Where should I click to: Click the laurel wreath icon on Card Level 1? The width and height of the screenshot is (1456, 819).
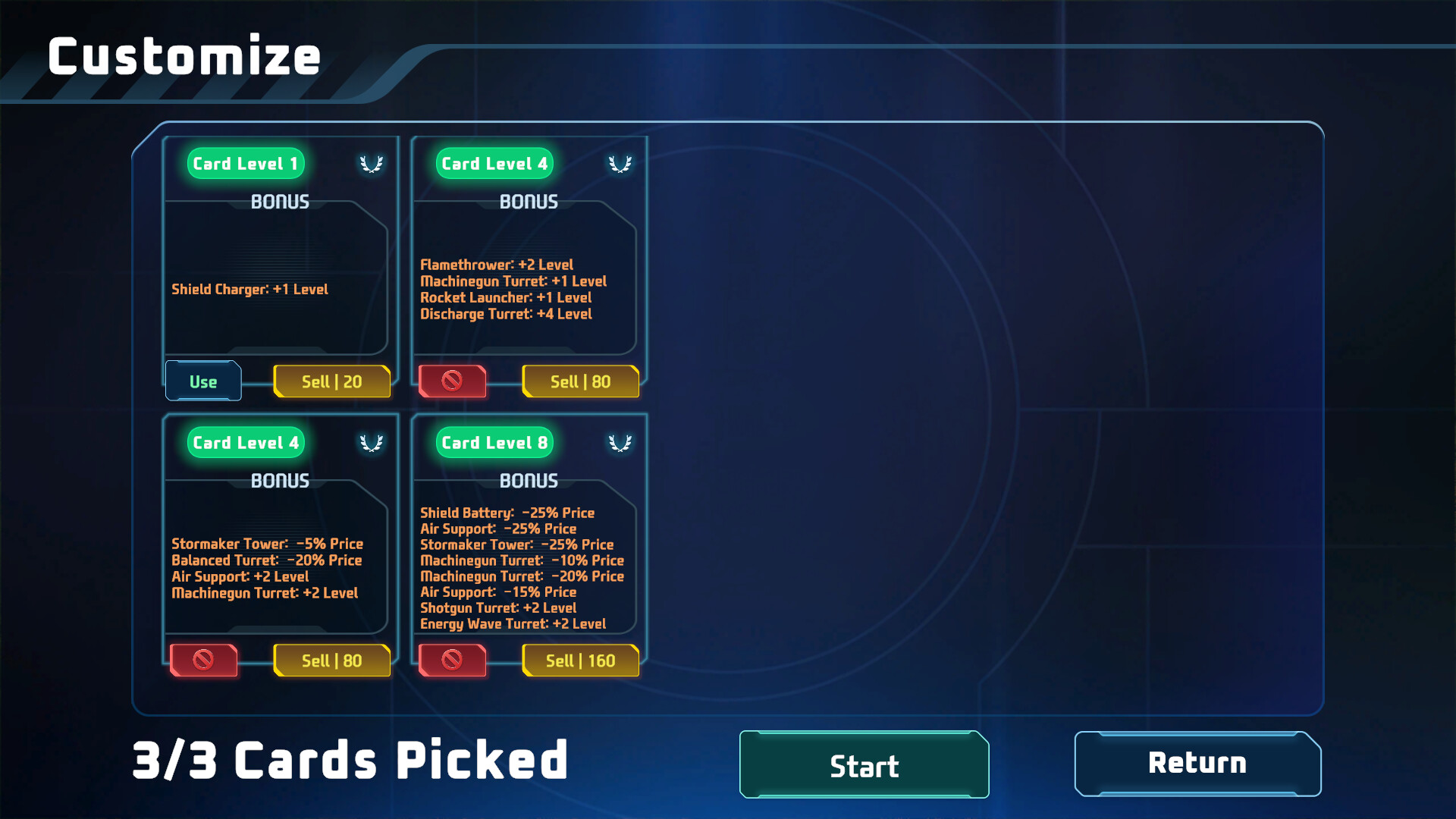pos(372,163)
